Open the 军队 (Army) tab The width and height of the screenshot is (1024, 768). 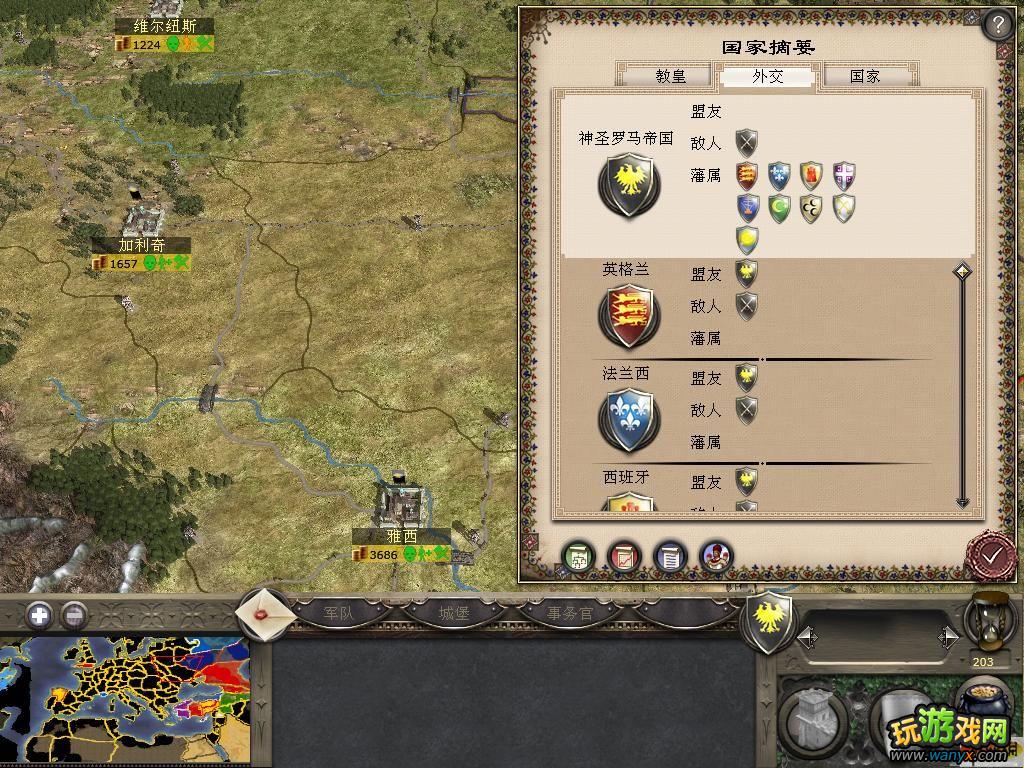pos(339,613)
